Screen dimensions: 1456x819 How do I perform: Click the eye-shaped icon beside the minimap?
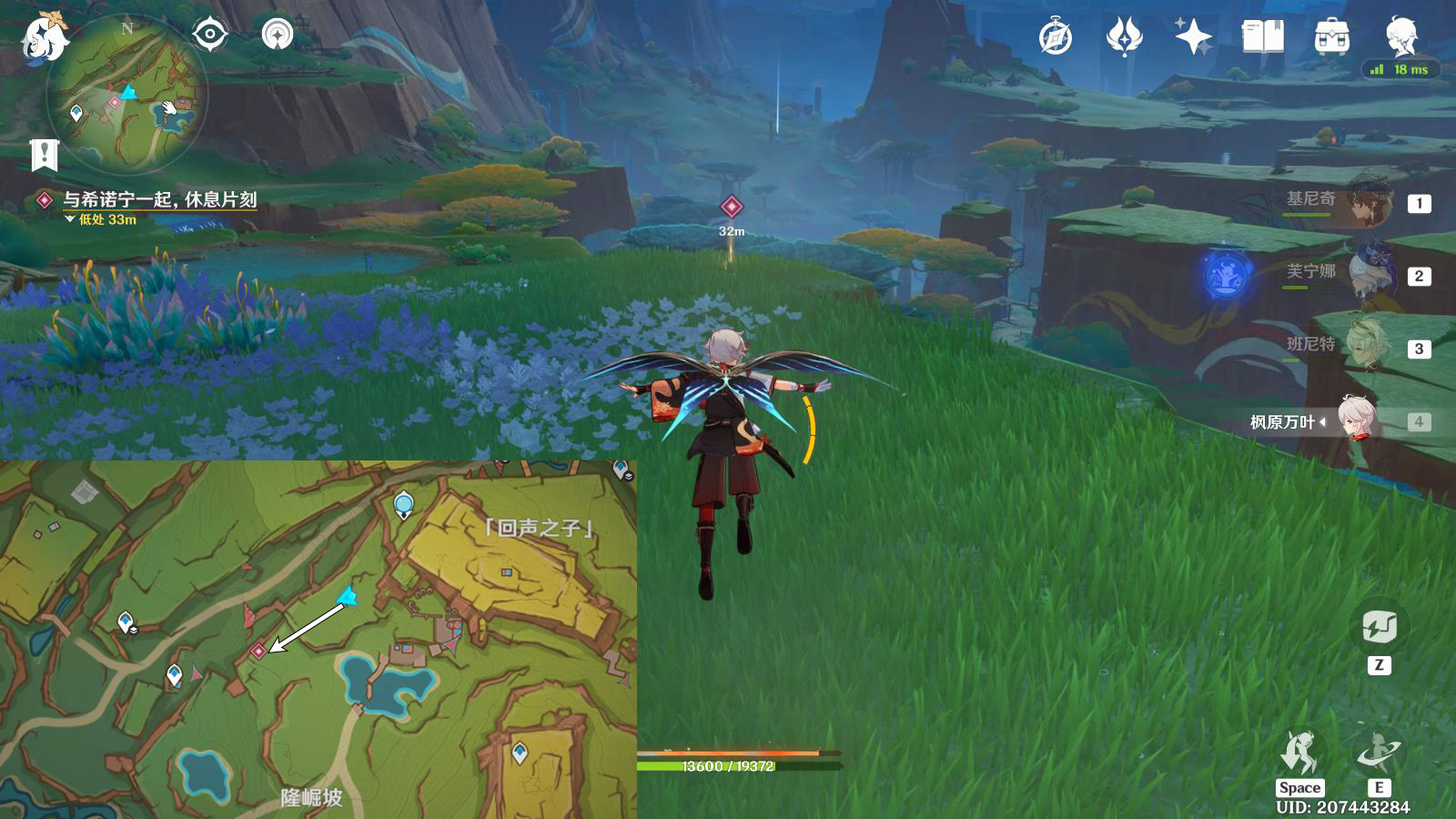click(x=209, y=35)
